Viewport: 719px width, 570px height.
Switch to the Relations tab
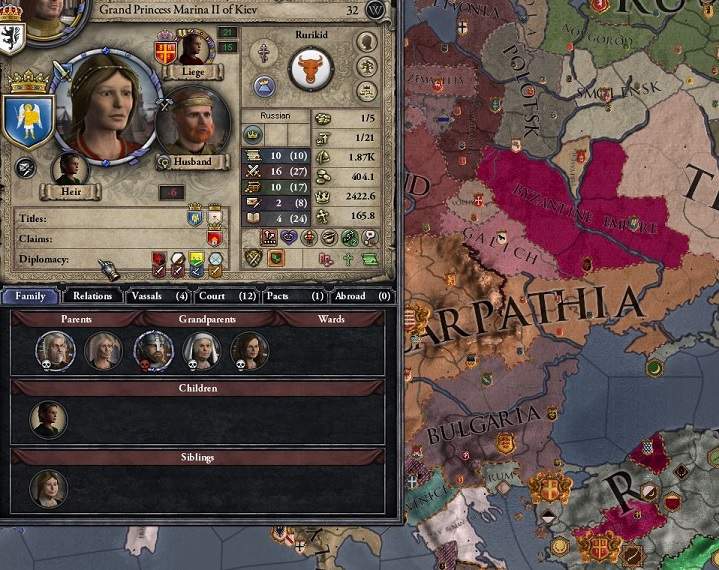(x=93, y=296)
